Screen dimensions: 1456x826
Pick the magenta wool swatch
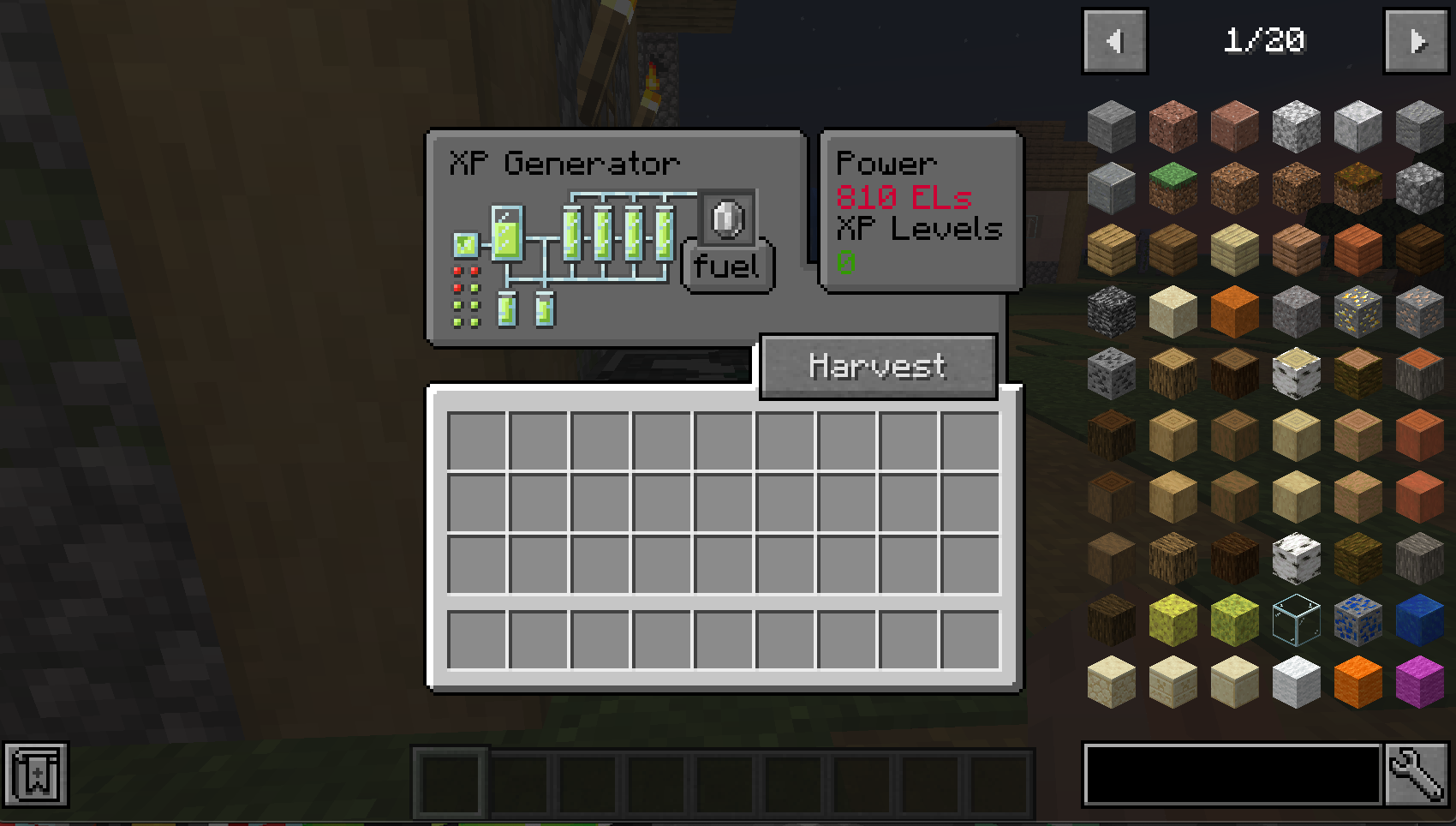tap(1417, 681)
